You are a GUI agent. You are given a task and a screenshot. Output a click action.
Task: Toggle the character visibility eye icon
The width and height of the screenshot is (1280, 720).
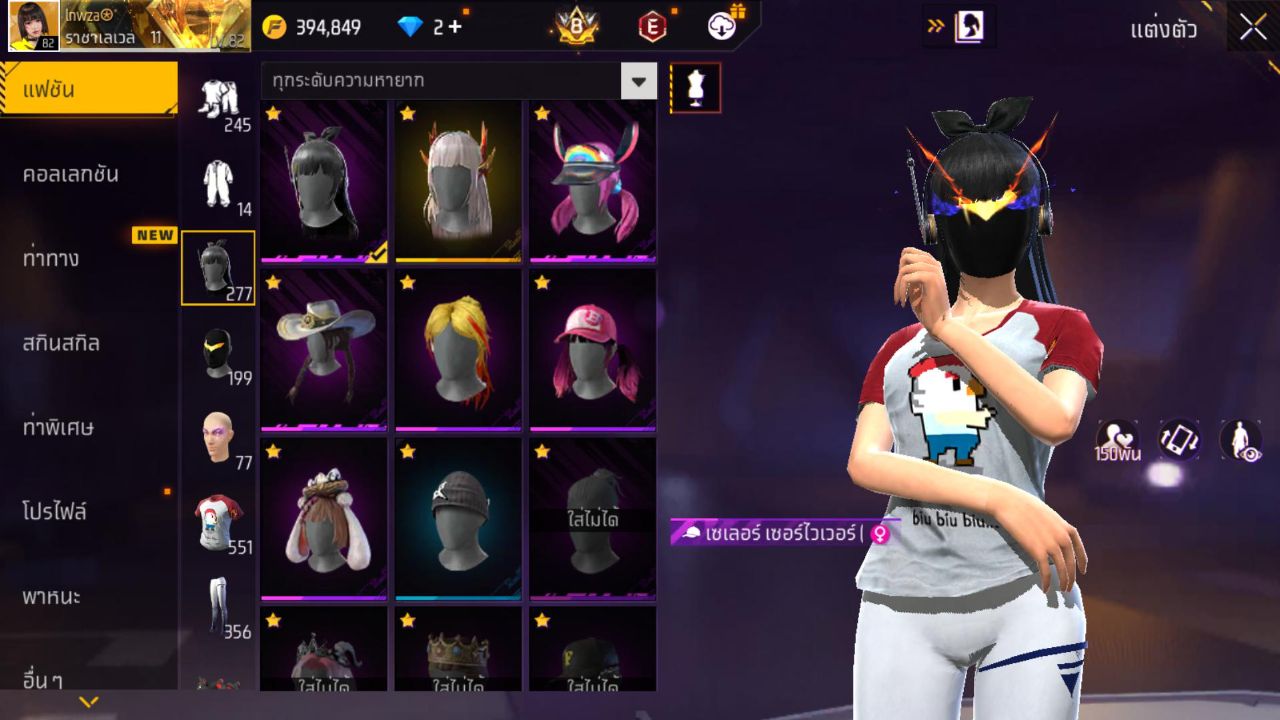tap(1240, 440)
